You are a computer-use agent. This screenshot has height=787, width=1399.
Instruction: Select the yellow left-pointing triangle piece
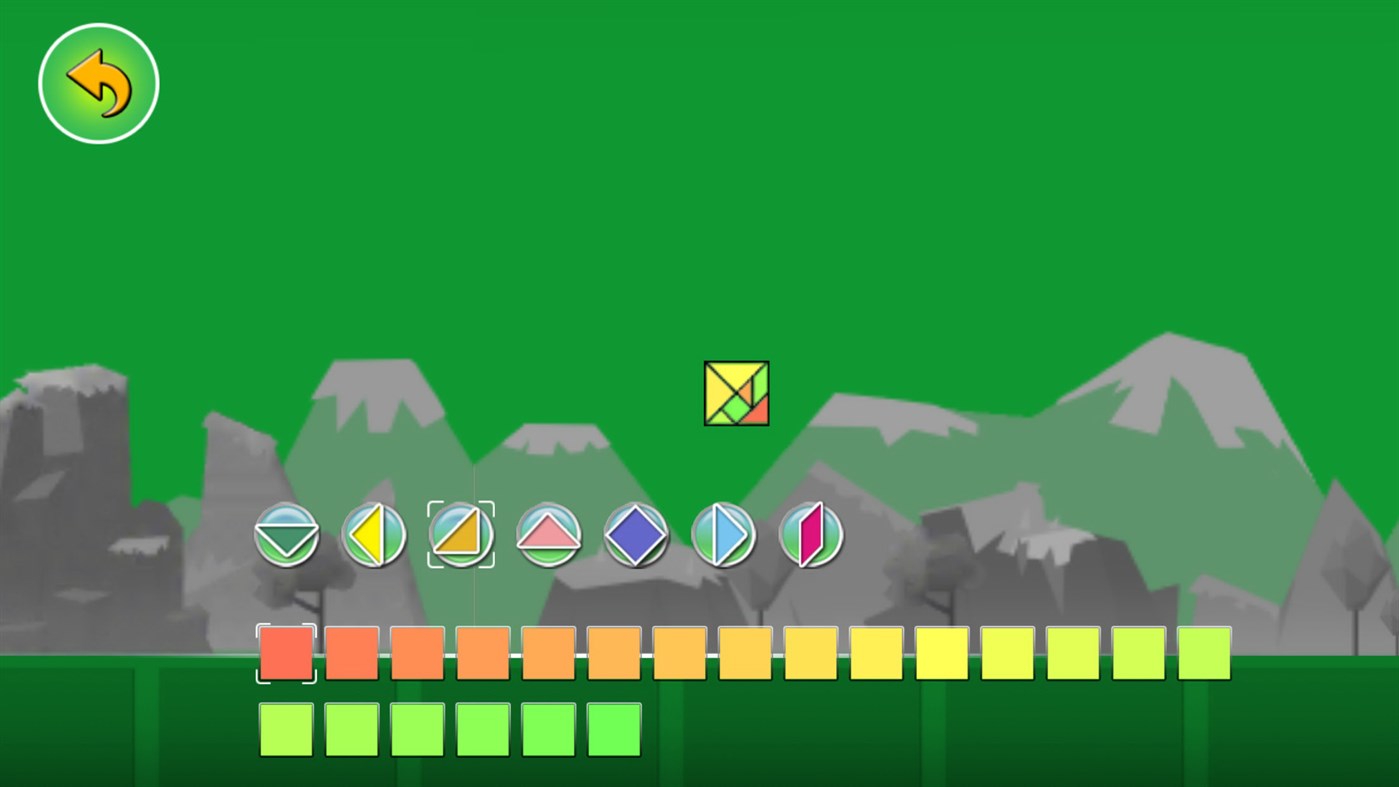[374, 535]
